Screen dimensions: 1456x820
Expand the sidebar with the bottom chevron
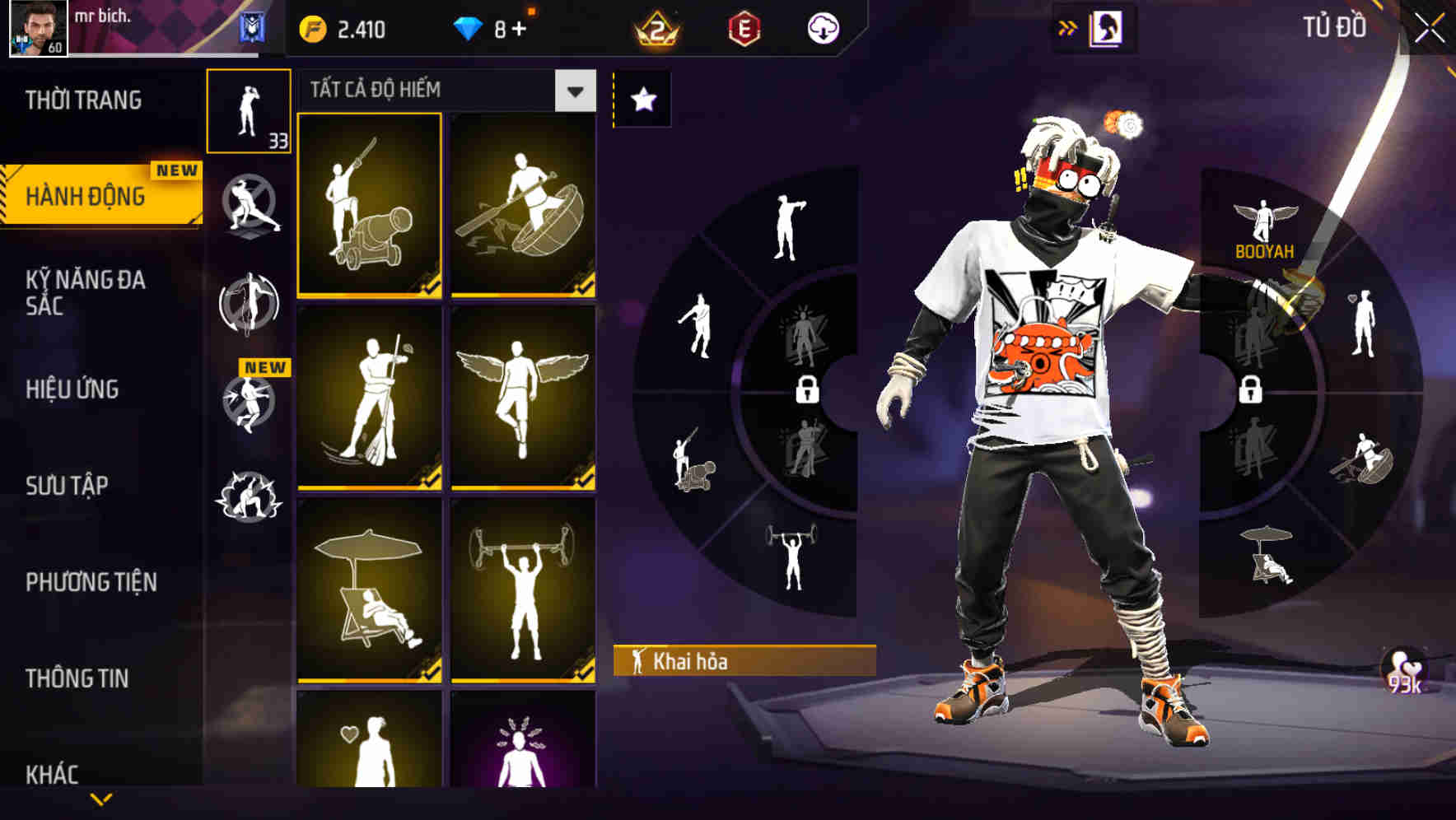pyautogui.click(x=102, y=799)
